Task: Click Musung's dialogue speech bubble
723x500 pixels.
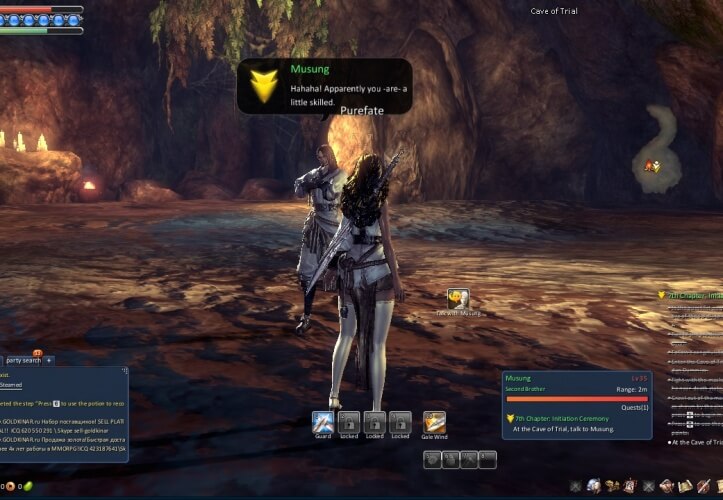Action: pos(325,86)
